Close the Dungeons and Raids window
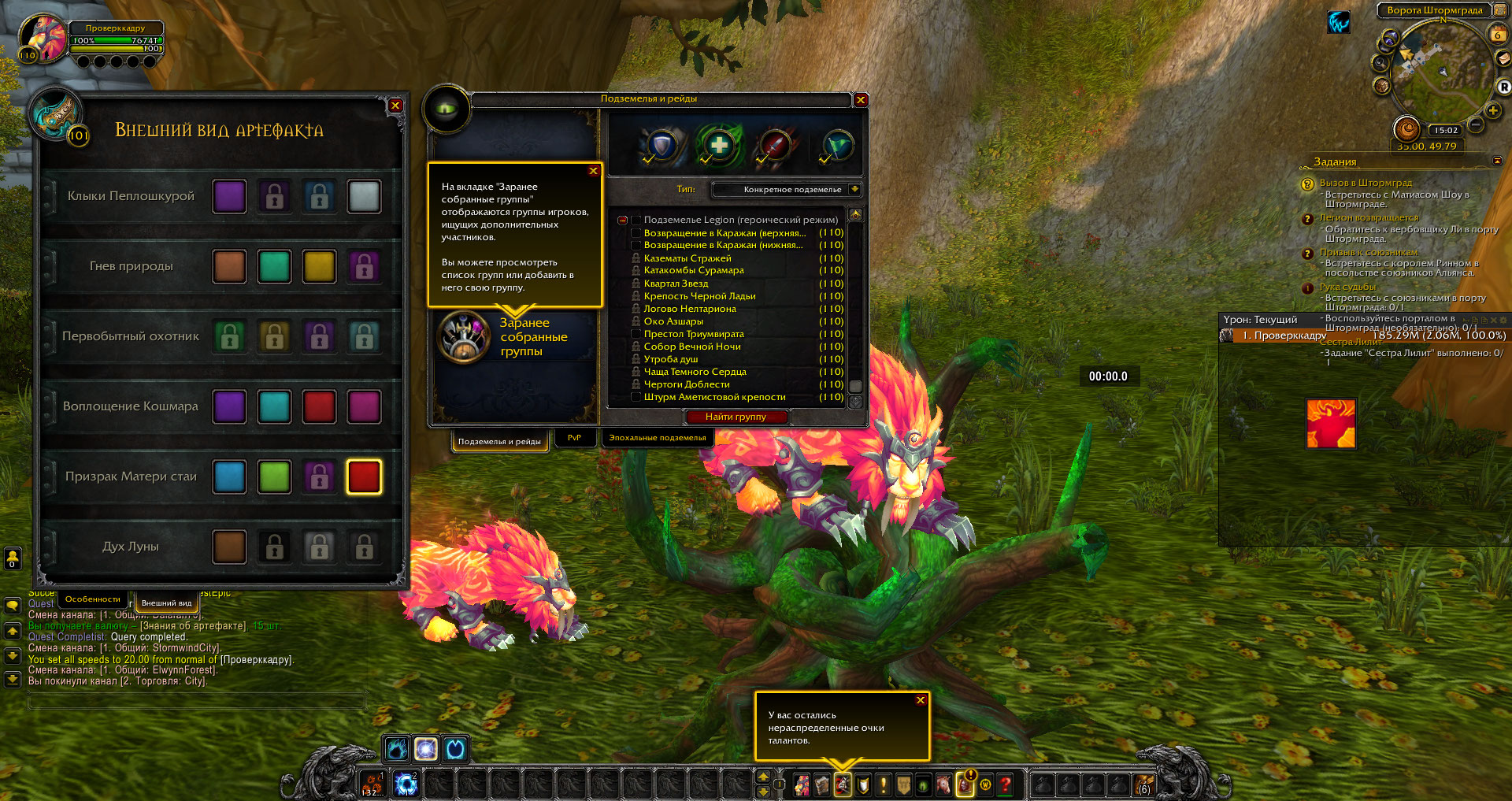The width and height of the screenshot is (1512, 801). click(x=861, y=100)
